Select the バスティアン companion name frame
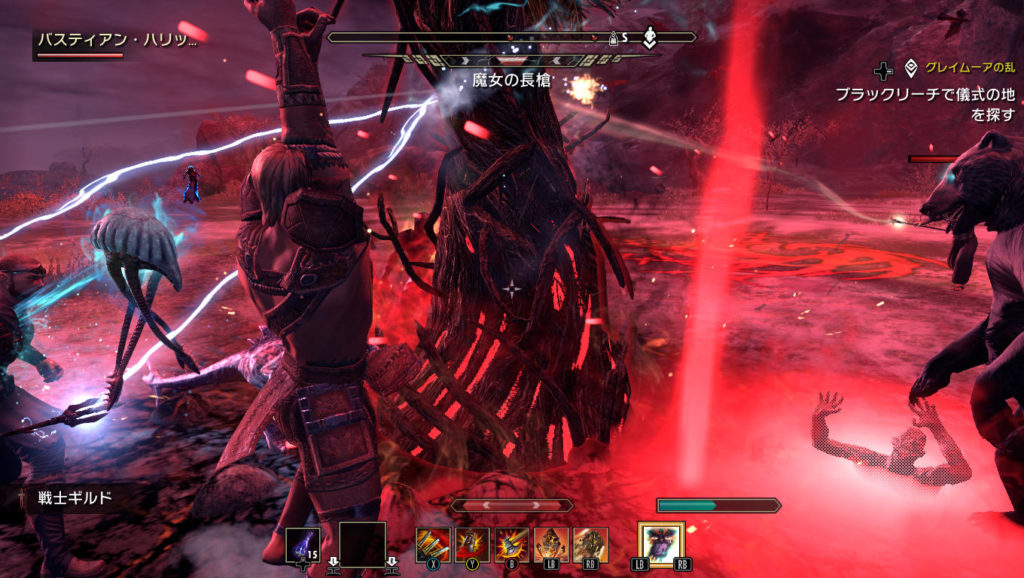The height and width of the screenshot is (578, 1024). pos(117,41)
